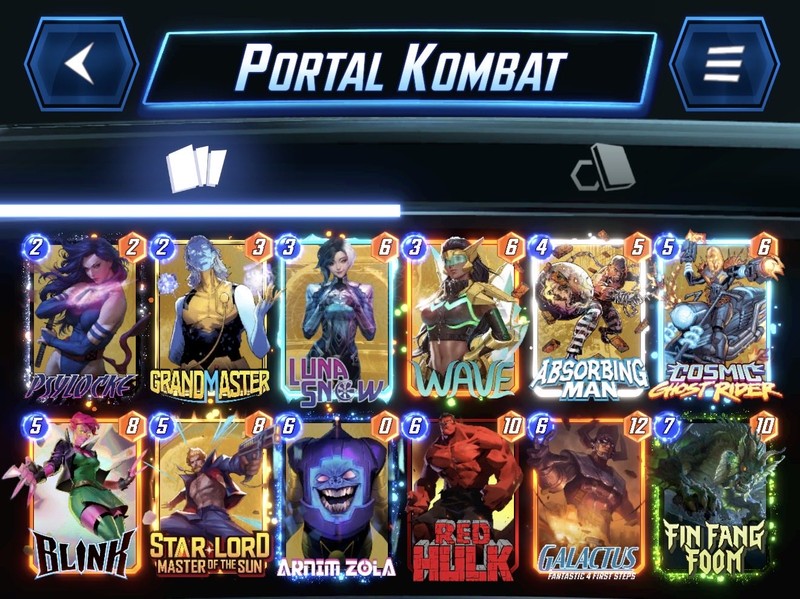Choose the Cosmic Ghost Rider card

(x=716, y=318)
